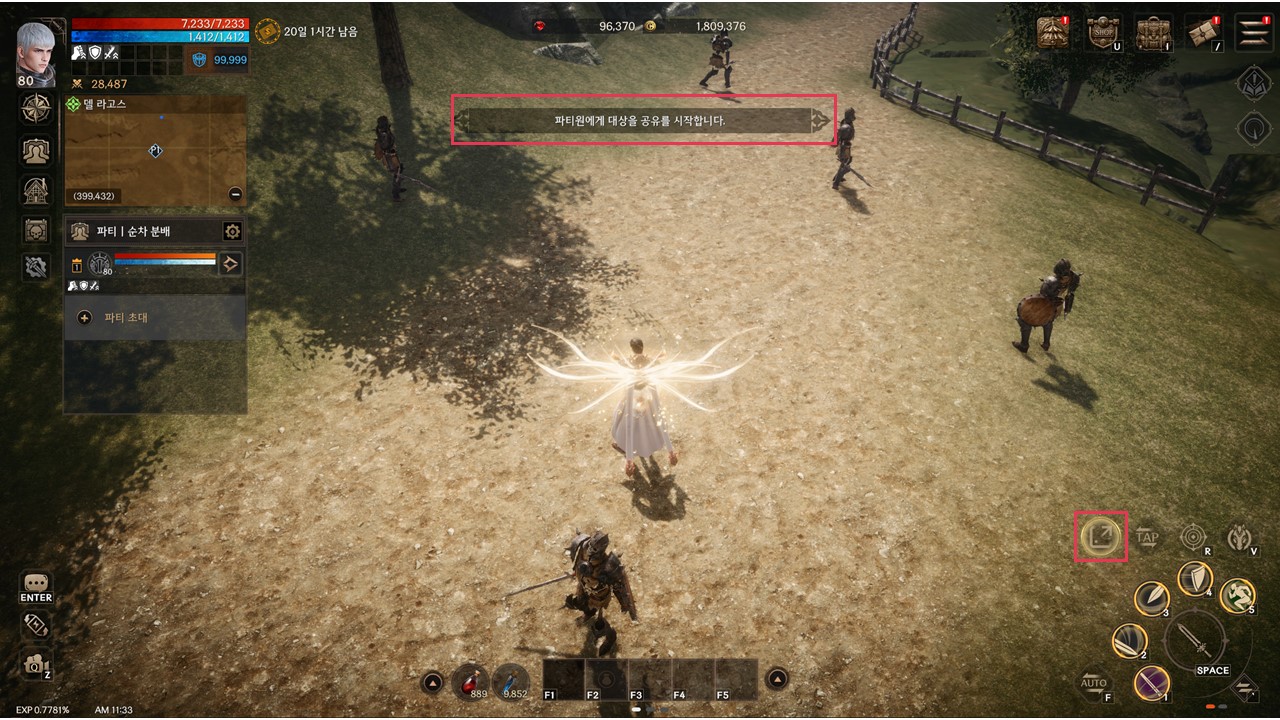
Task: Open the backpack inventory
Action: point(1153,32)
